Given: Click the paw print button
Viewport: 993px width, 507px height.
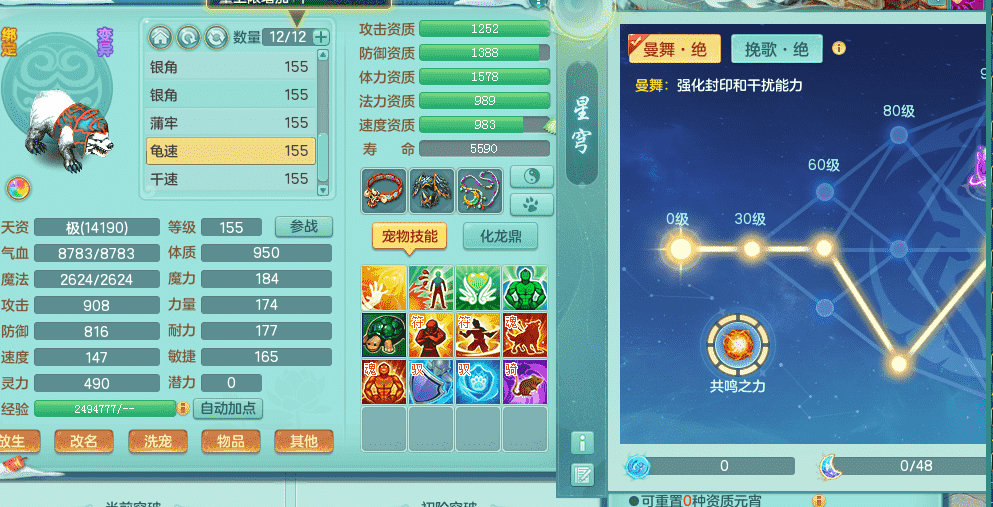Looking at the screenshot, I should point(531,204).
